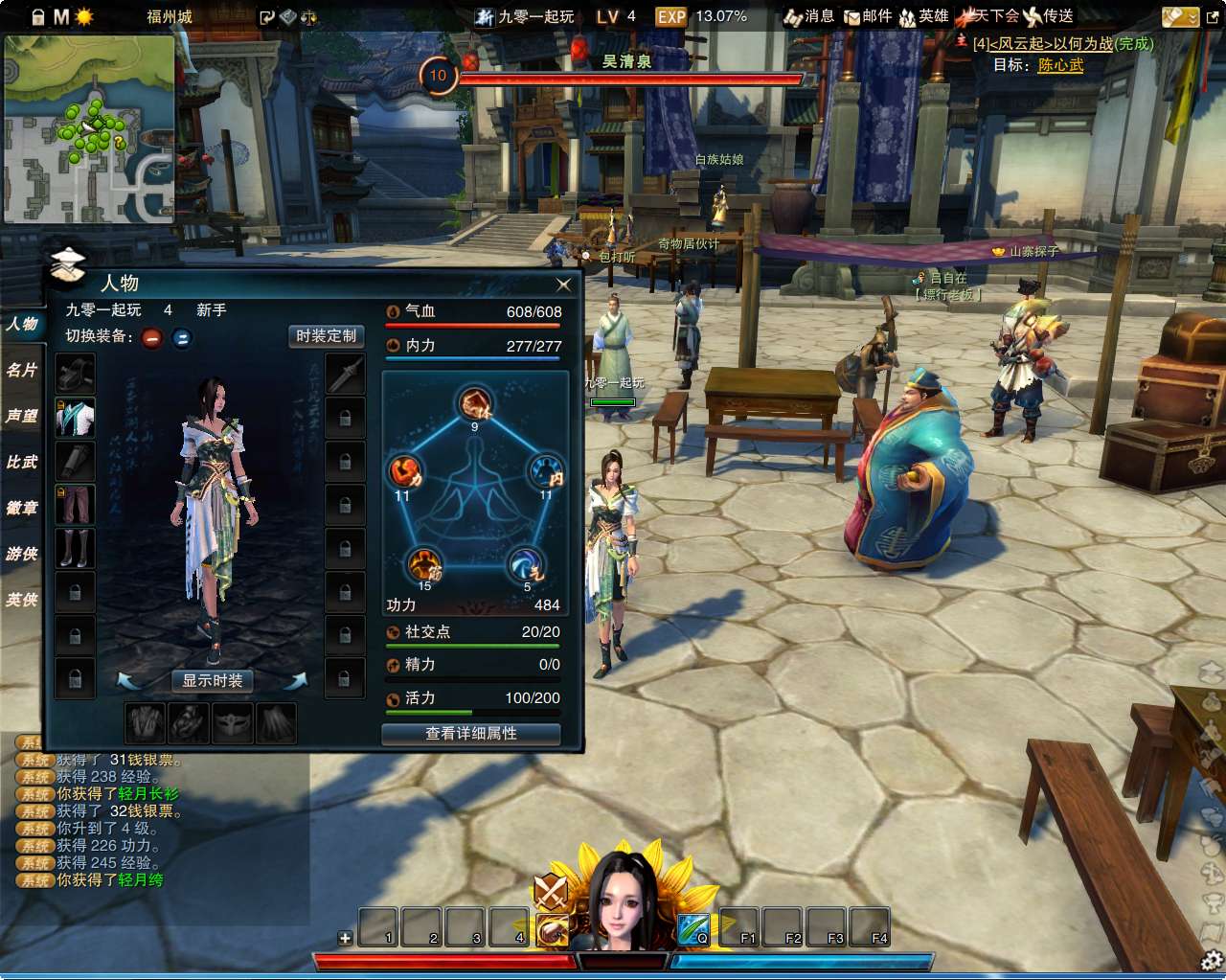Open 查看详细属性 detailed attributes
Screen dimensions: 1226x980
(470, 734)
